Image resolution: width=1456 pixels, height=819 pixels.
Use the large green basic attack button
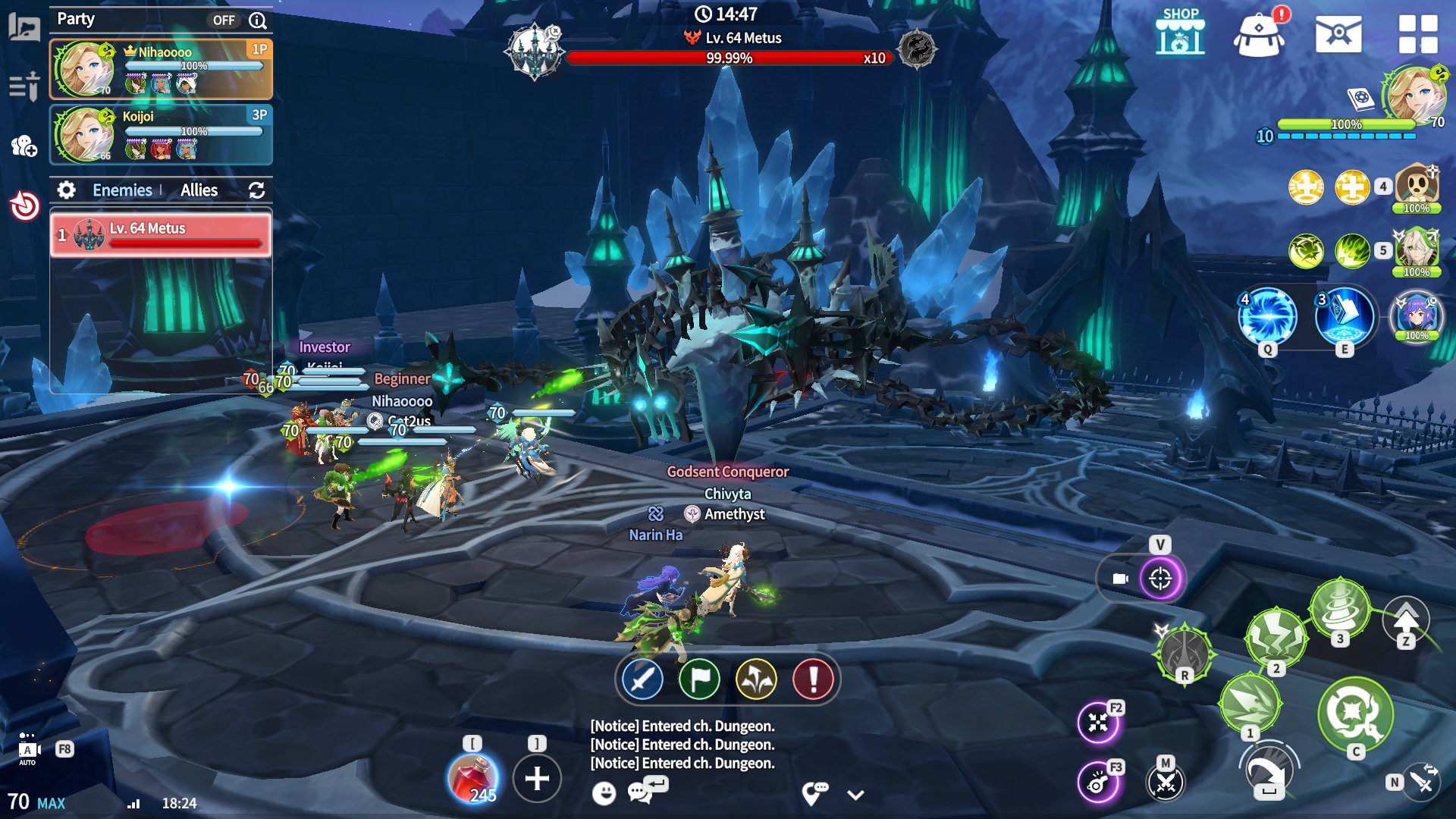[1355, 713]
